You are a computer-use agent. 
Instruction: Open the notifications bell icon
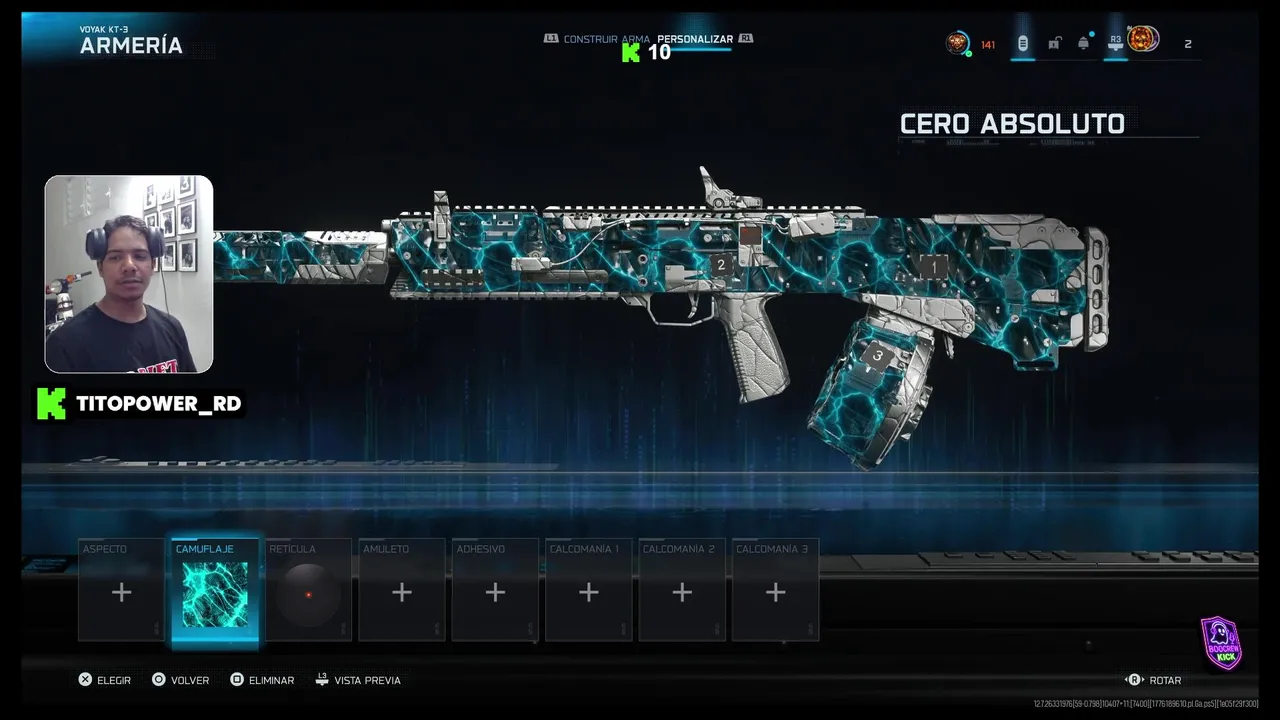[x=1083, y=43]
